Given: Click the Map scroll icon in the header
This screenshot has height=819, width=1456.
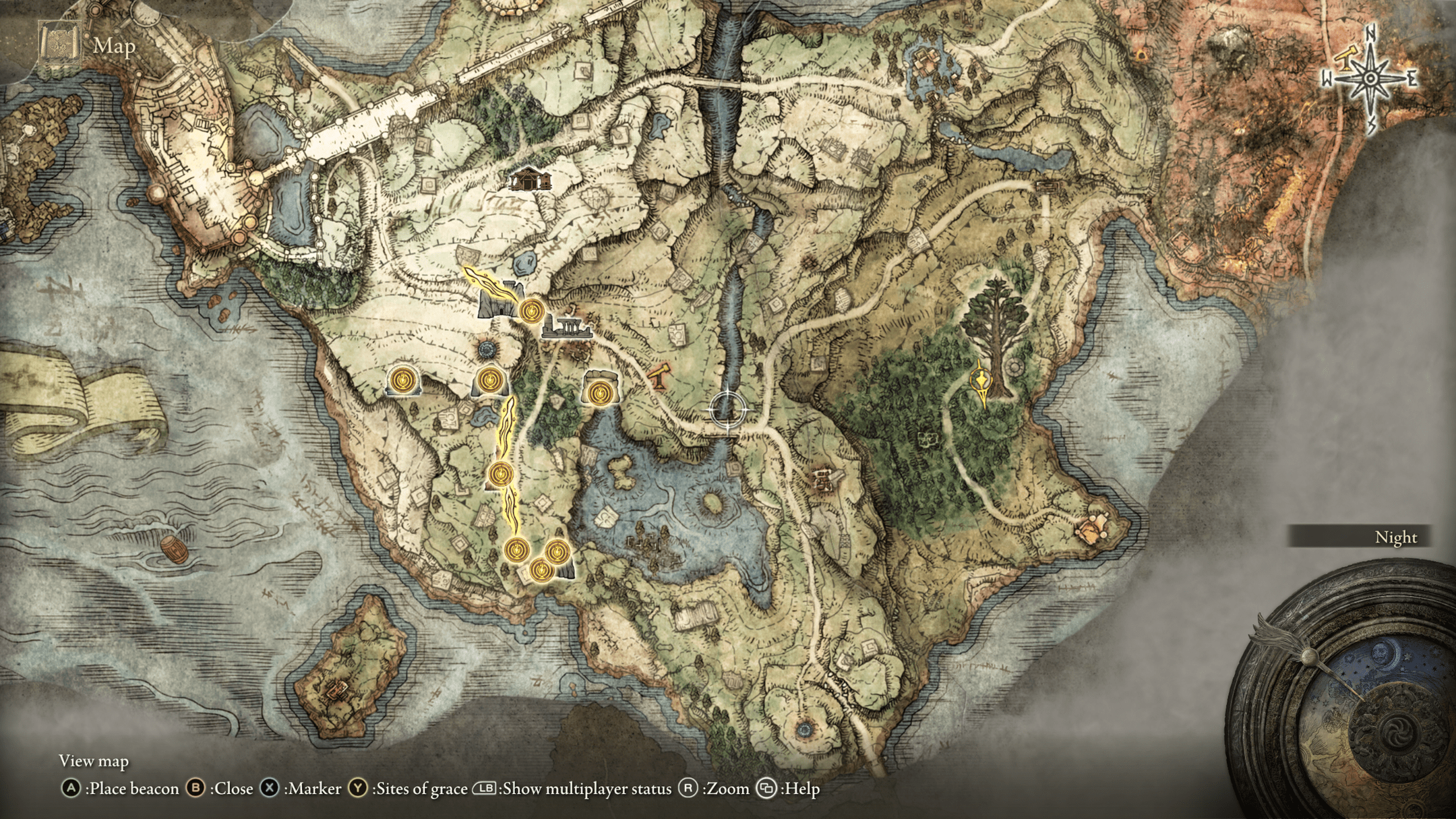Looking at the screenshot, I should (x=60, y=44).
